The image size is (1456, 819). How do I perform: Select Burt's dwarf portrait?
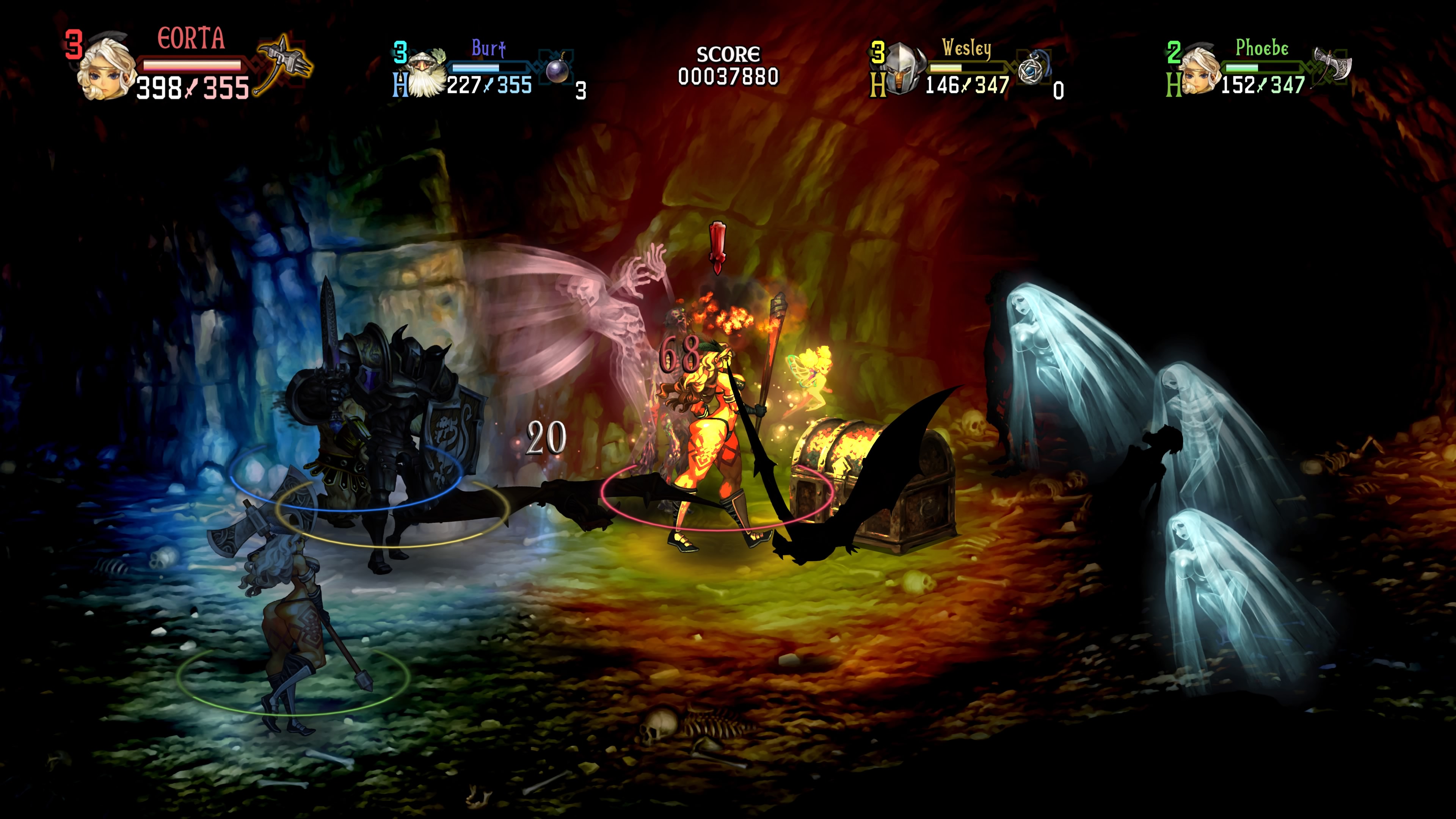pyautogui.click(x=425, y=75)
